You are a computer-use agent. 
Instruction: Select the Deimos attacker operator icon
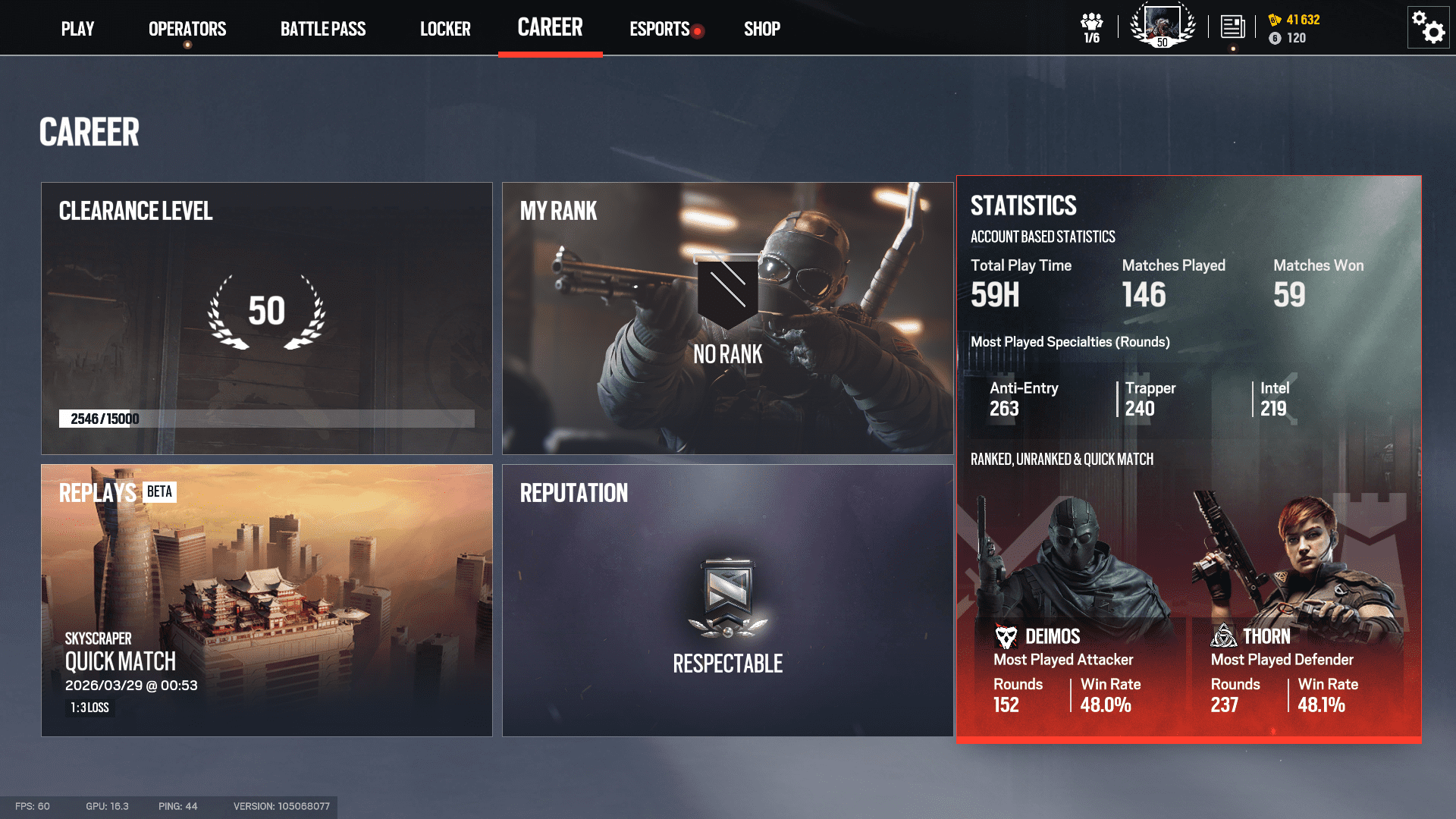[x=1006, y=635]
